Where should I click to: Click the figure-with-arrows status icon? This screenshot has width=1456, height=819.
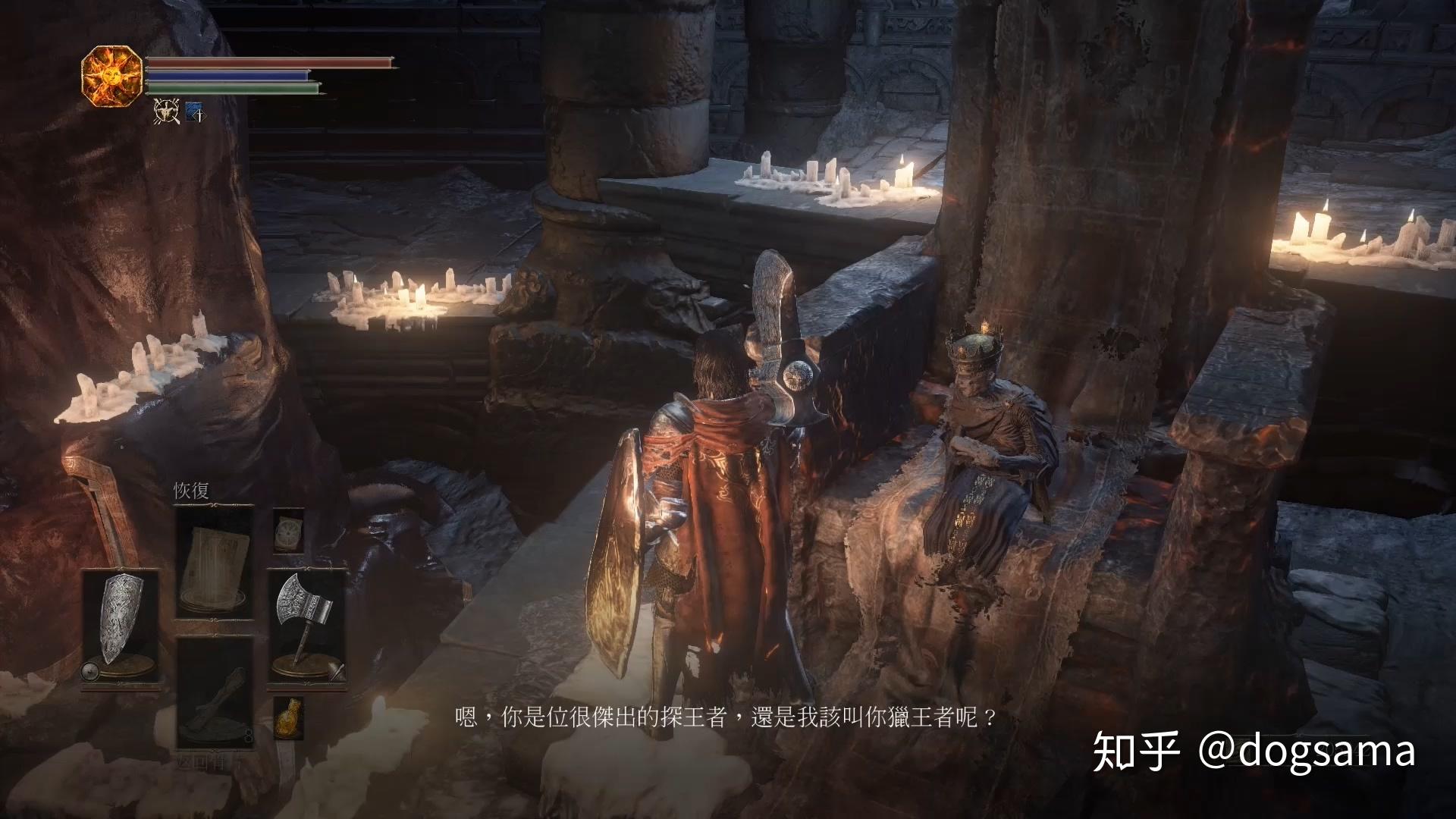click(x=165, y=112)
